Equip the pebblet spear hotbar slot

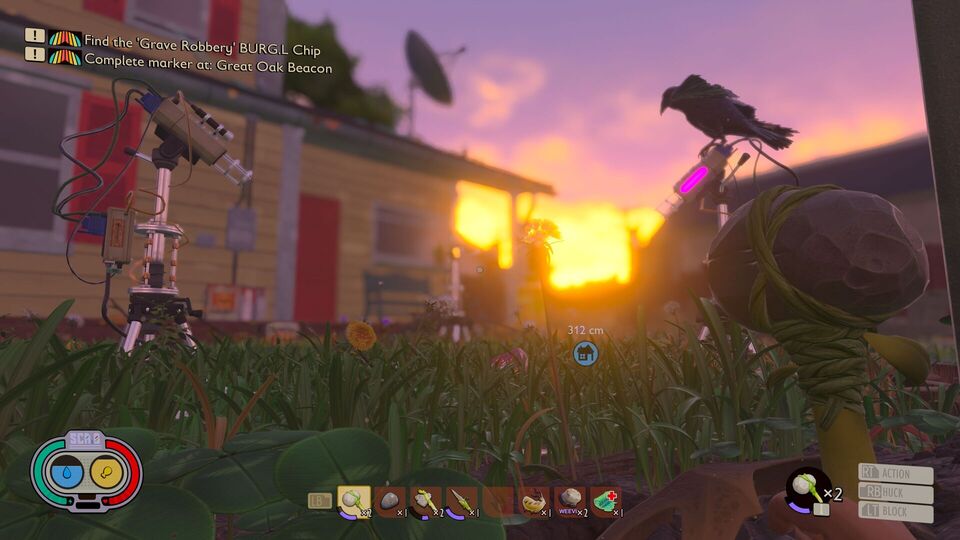pos(461,500)
